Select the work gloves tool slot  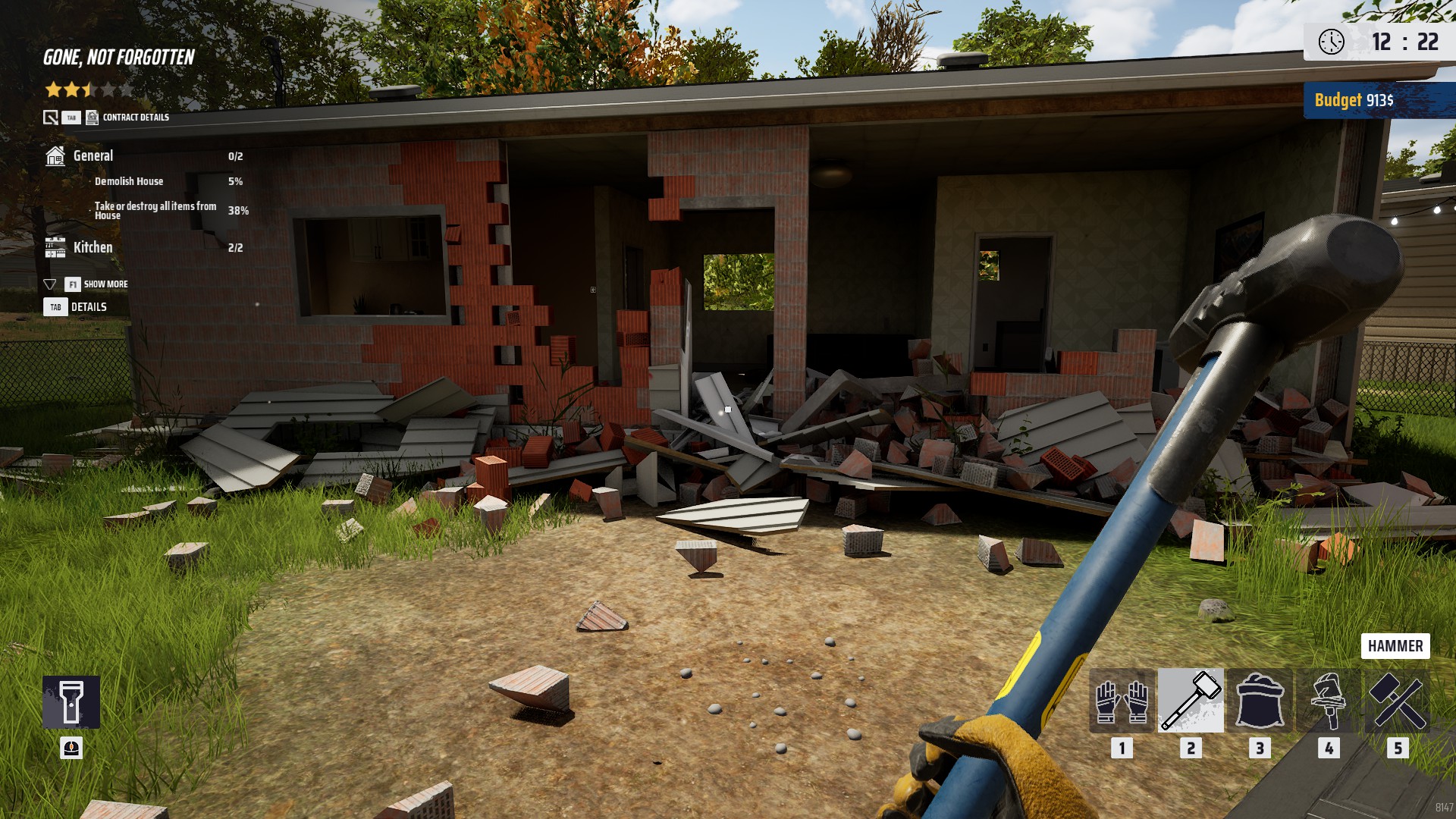(x=1122, y=701)
